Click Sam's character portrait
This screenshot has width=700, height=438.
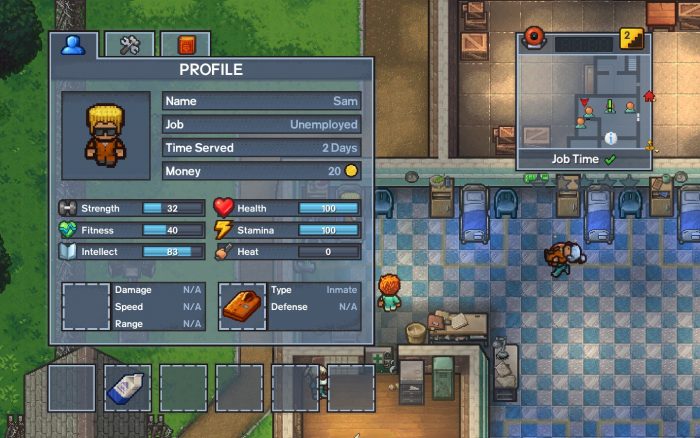[105, 136]
